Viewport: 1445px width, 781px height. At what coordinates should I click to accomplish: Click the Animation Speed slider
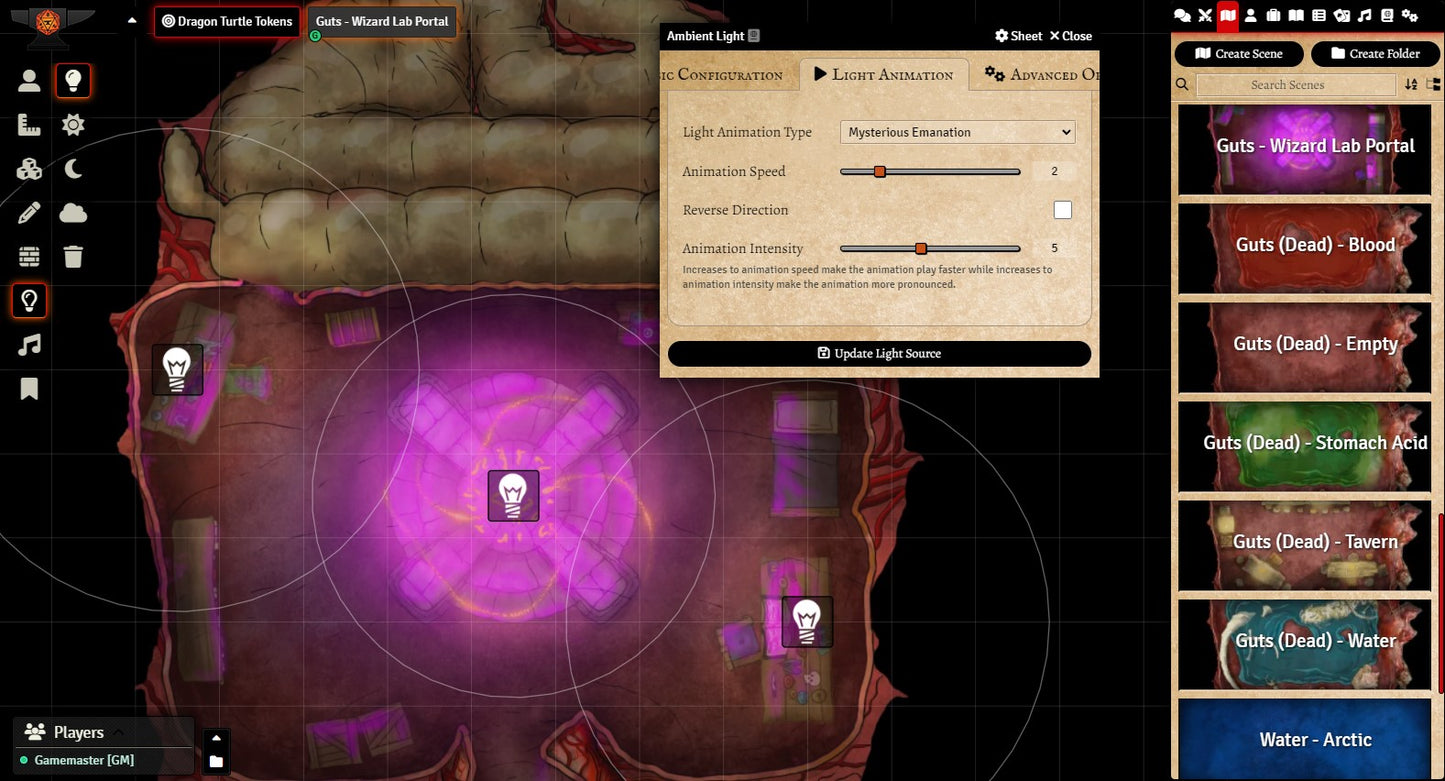pyautogui.click(x=930, y=172)
